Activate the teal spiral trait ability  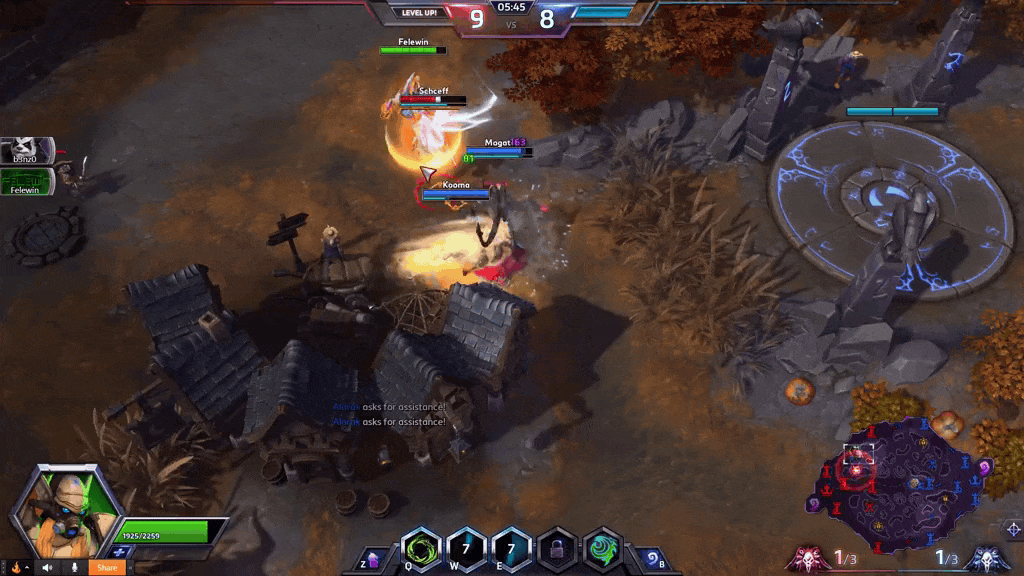603,549
